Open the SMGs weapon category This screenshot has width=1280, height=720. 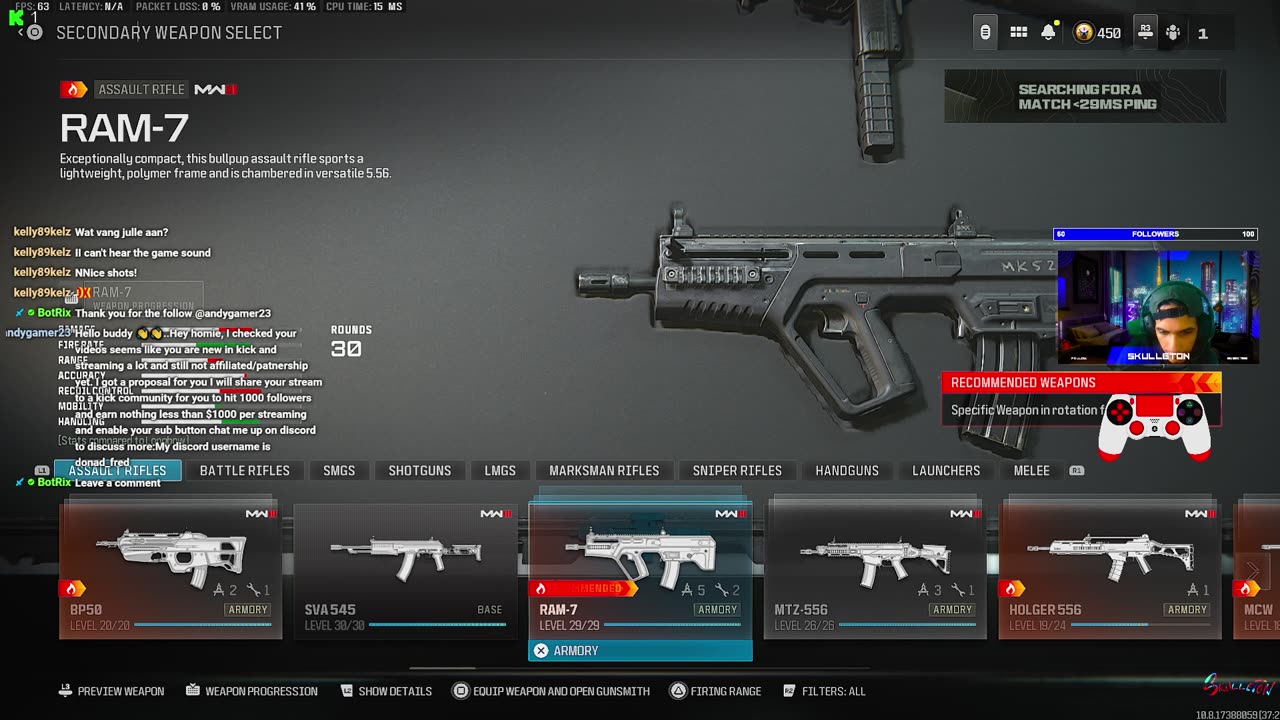coord(339,471)
